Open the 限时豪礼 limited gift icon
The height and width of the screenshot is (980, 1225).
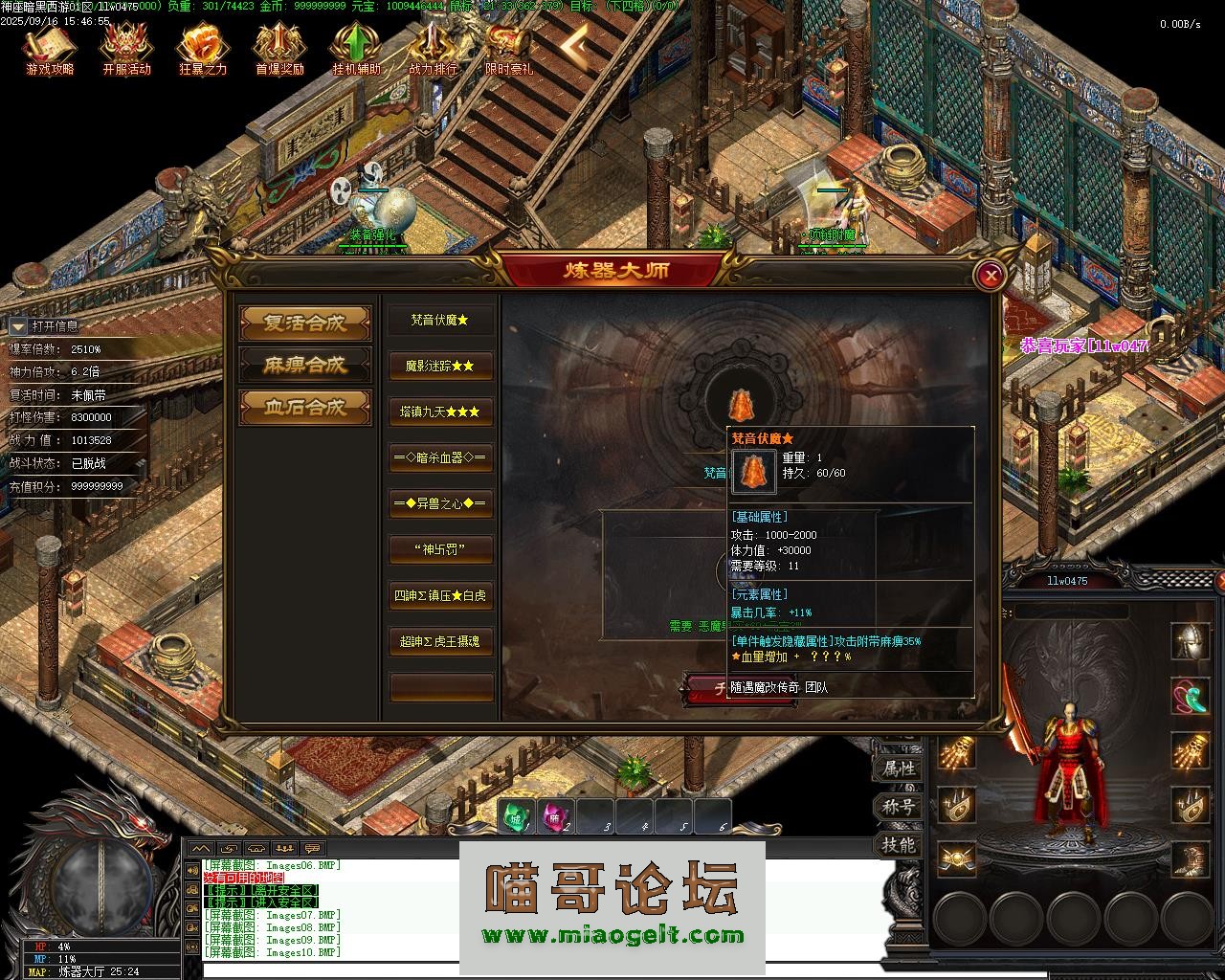(x=509, y=48)
